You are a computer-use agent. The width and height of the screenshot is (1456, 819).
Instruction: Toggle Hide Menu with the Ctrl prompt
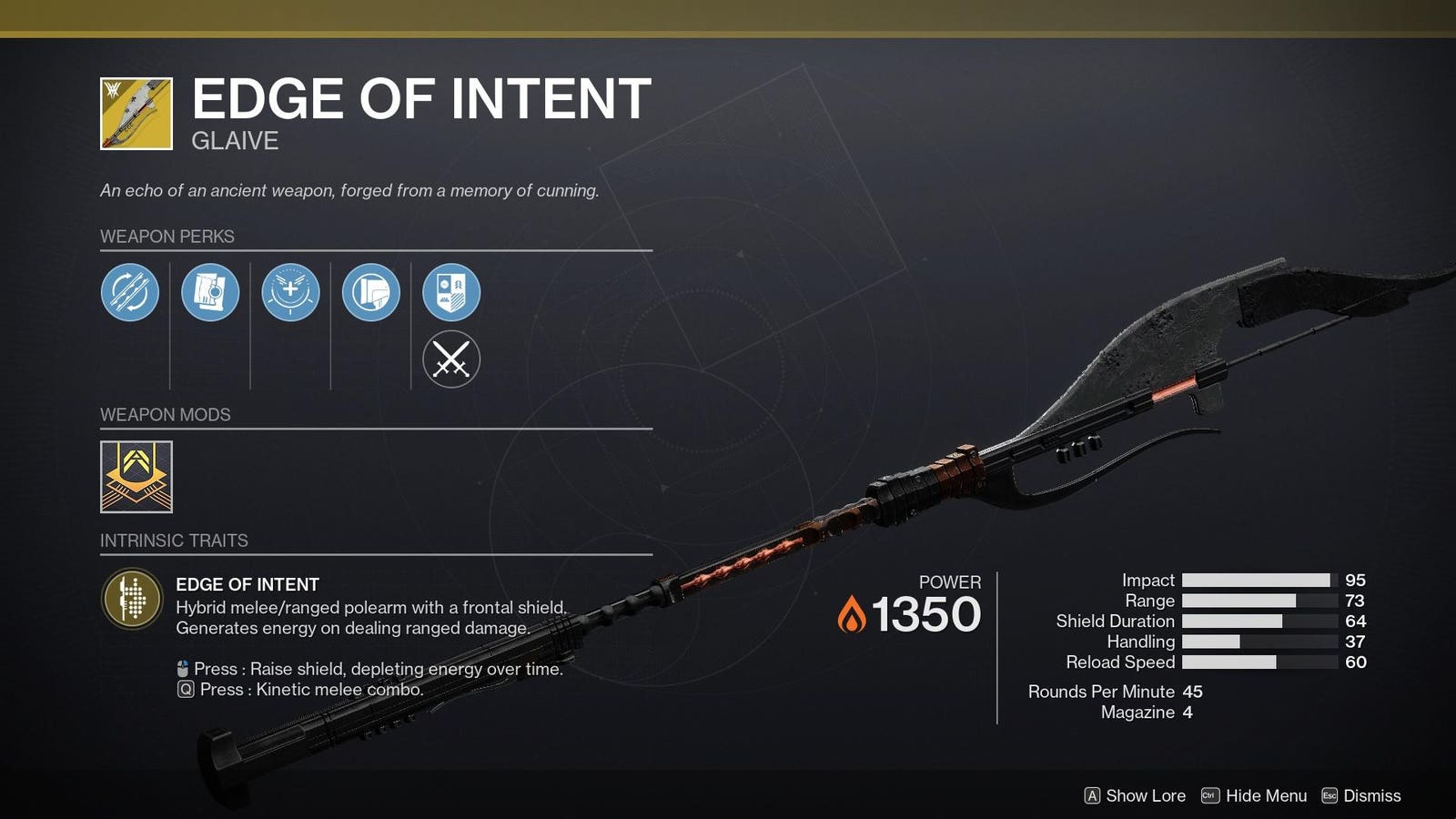(x=1254, y=795)
